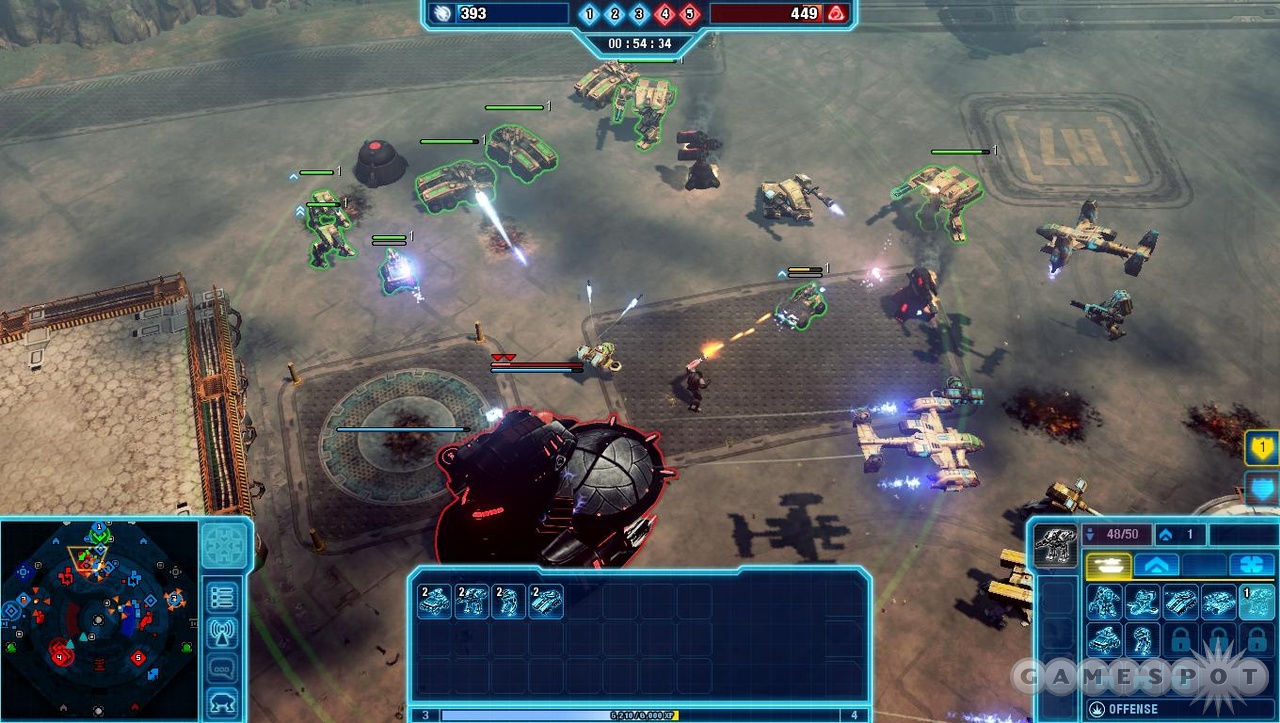The width and height of the screenshot is (1280, 723).
Task: Click the crawler mech portrait
Action: pos(1054,546)
